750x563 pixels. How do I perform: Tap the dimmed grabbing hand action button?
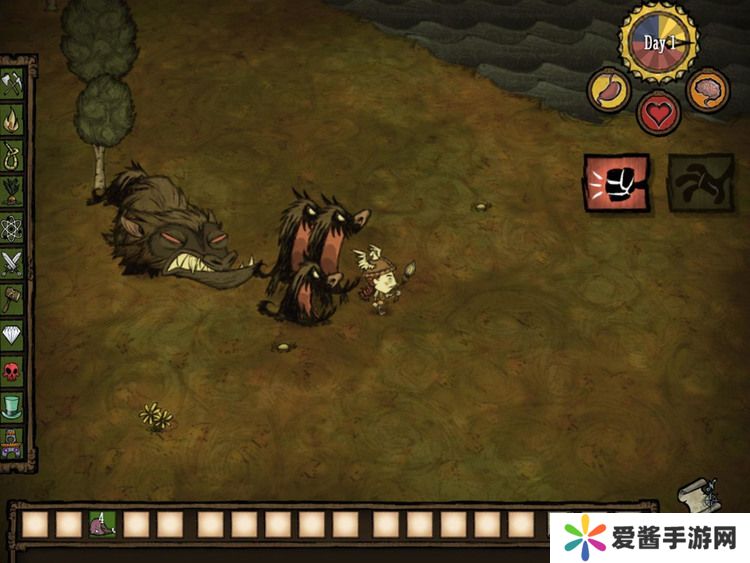[700, 182]
